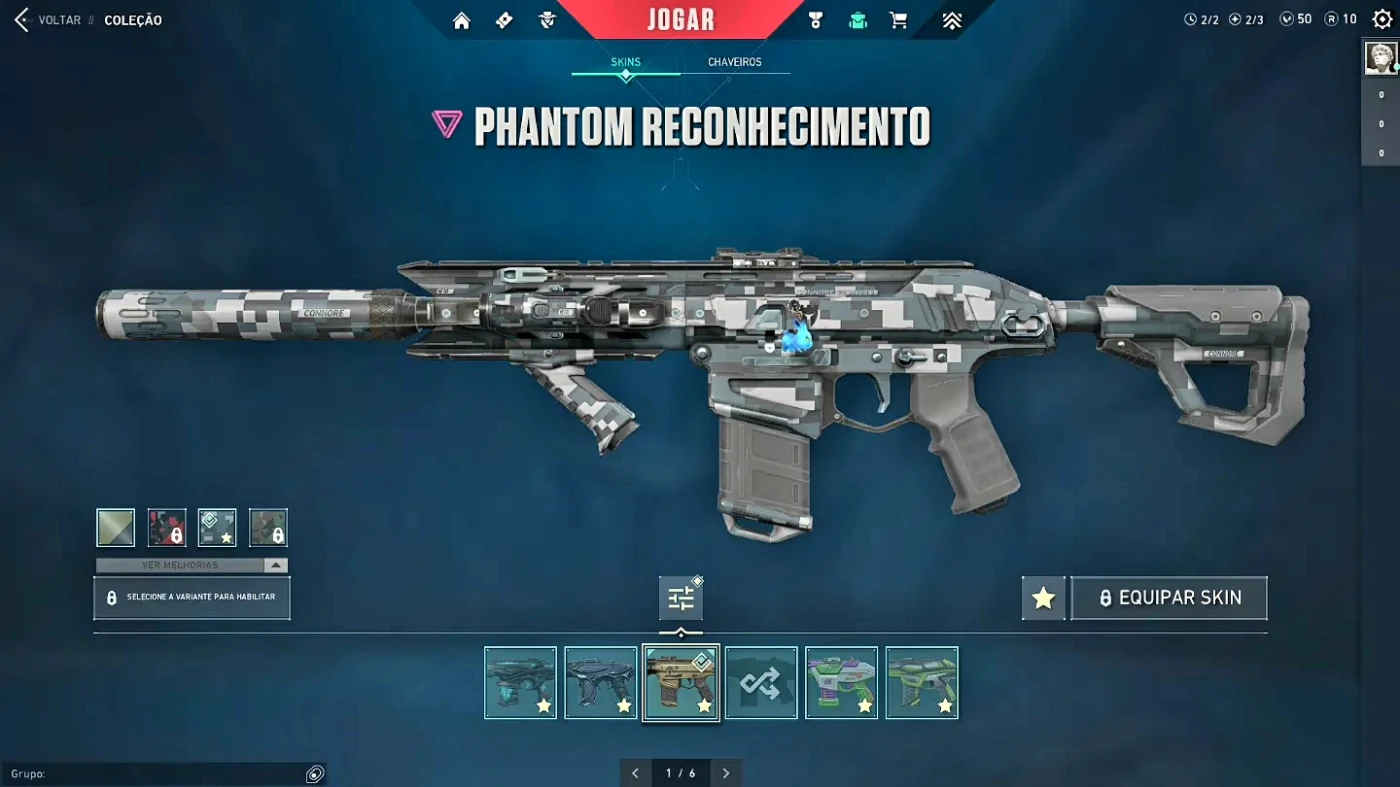Viewport: 1400px width, 787px height.
Task: Click the EQUIPAR SKIN button
Action: click(1169, 597)
